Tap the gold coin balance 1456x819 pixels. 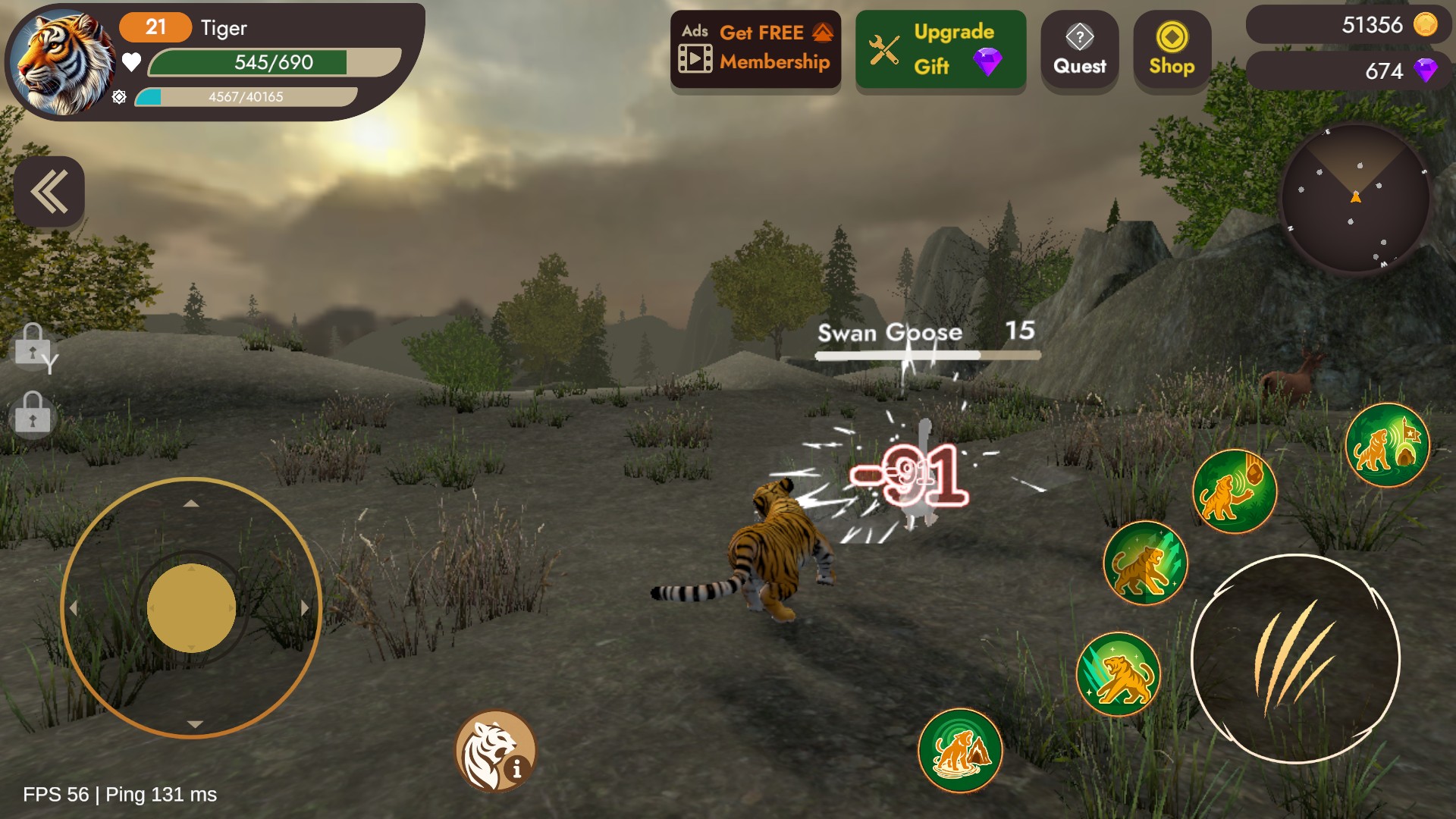click(x=1350, y=25)
